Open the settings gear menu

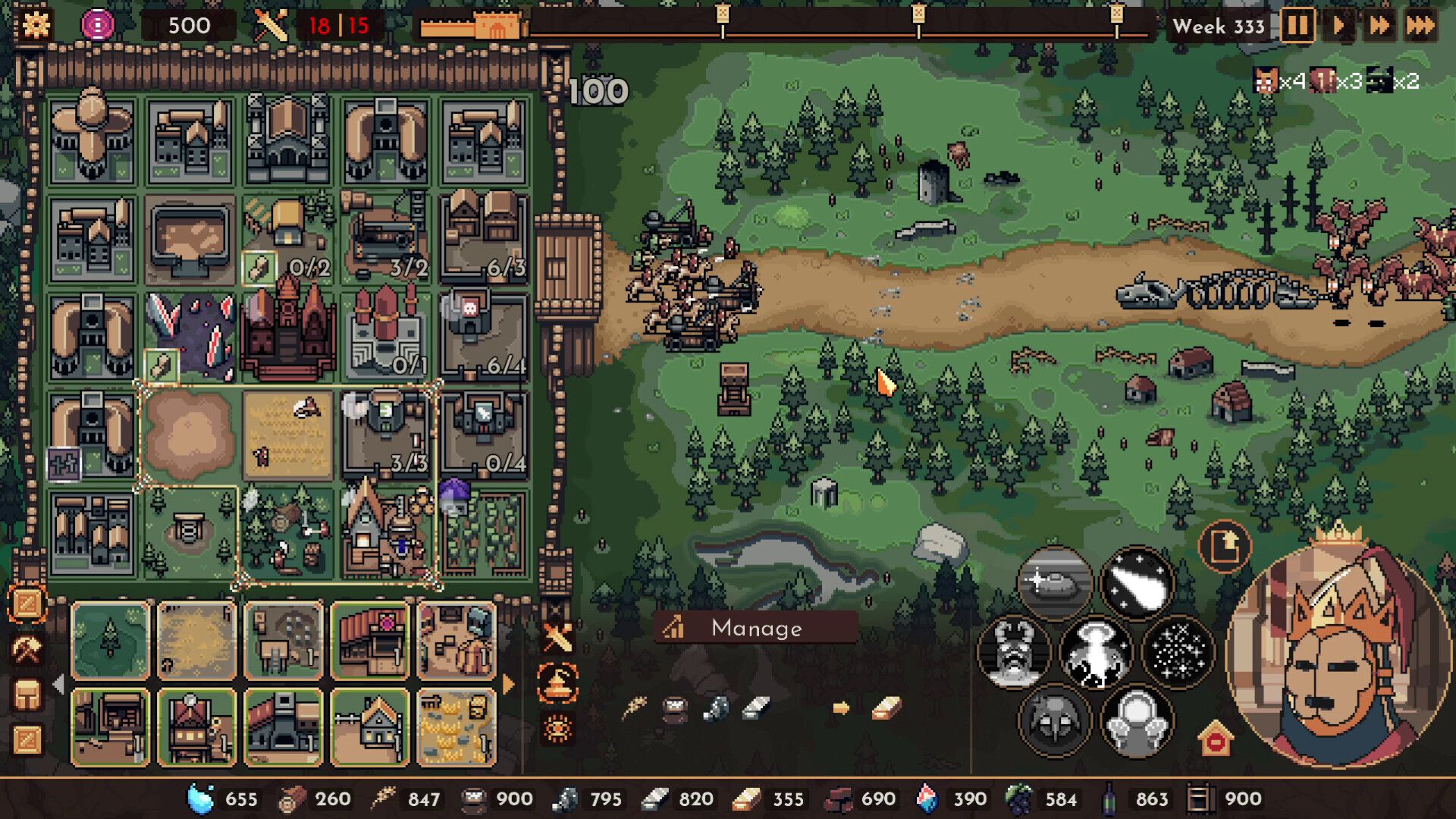pyautogui.click(x=36, y=25)
